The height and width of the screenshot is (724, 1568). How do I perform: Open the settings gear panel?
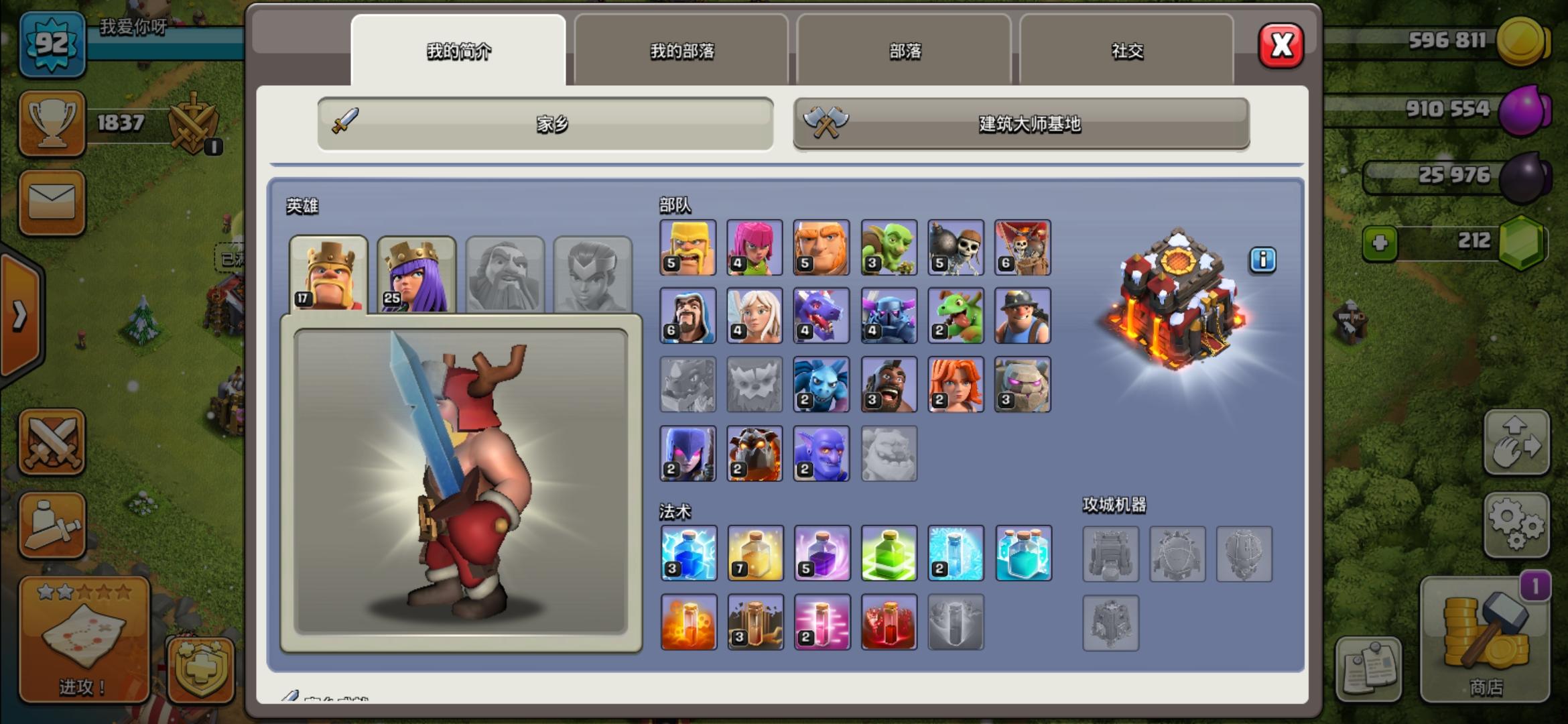click(x=1517, y=523)
